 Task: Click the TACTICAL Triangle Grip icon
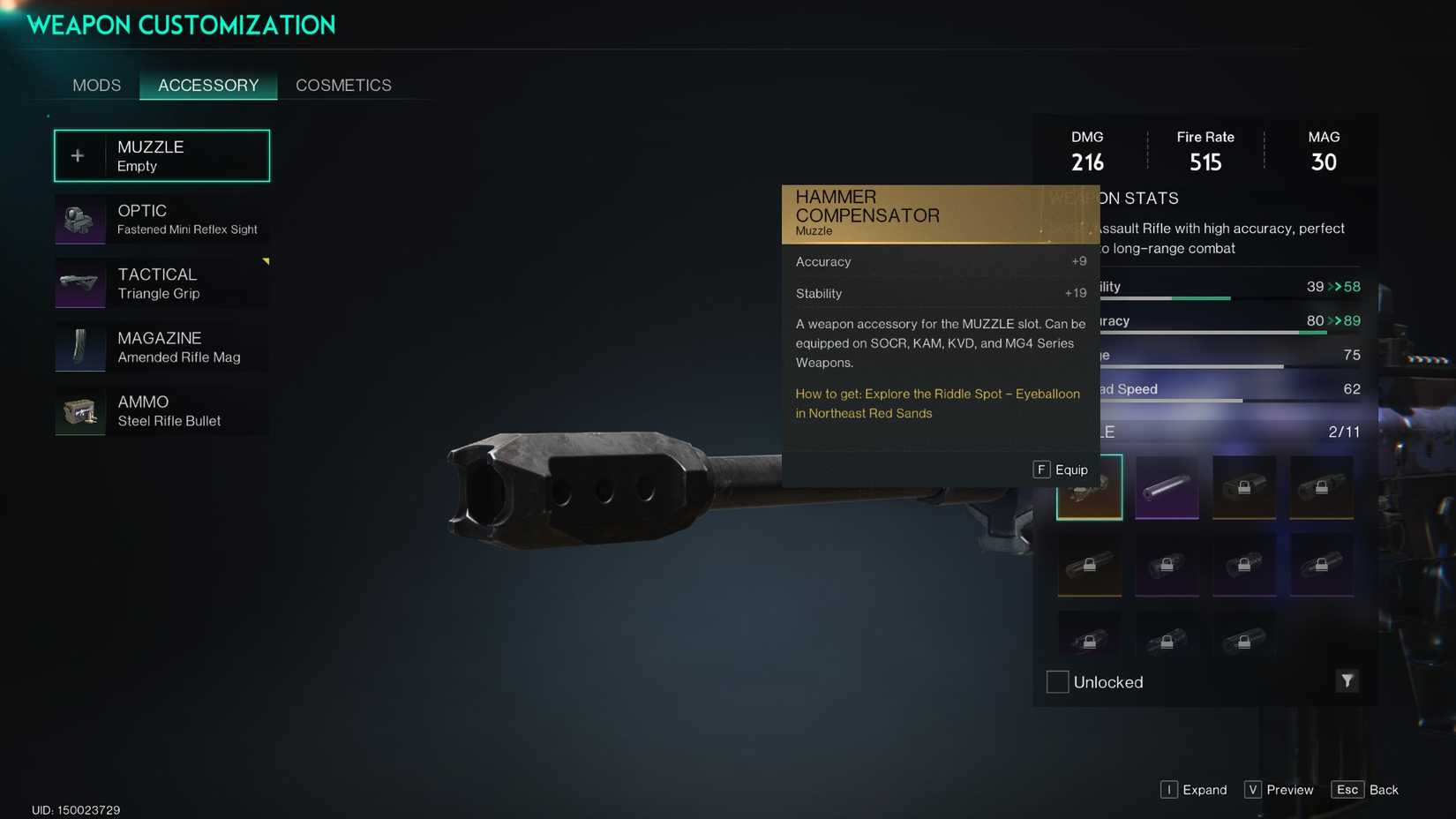click(x=79, y=283)
